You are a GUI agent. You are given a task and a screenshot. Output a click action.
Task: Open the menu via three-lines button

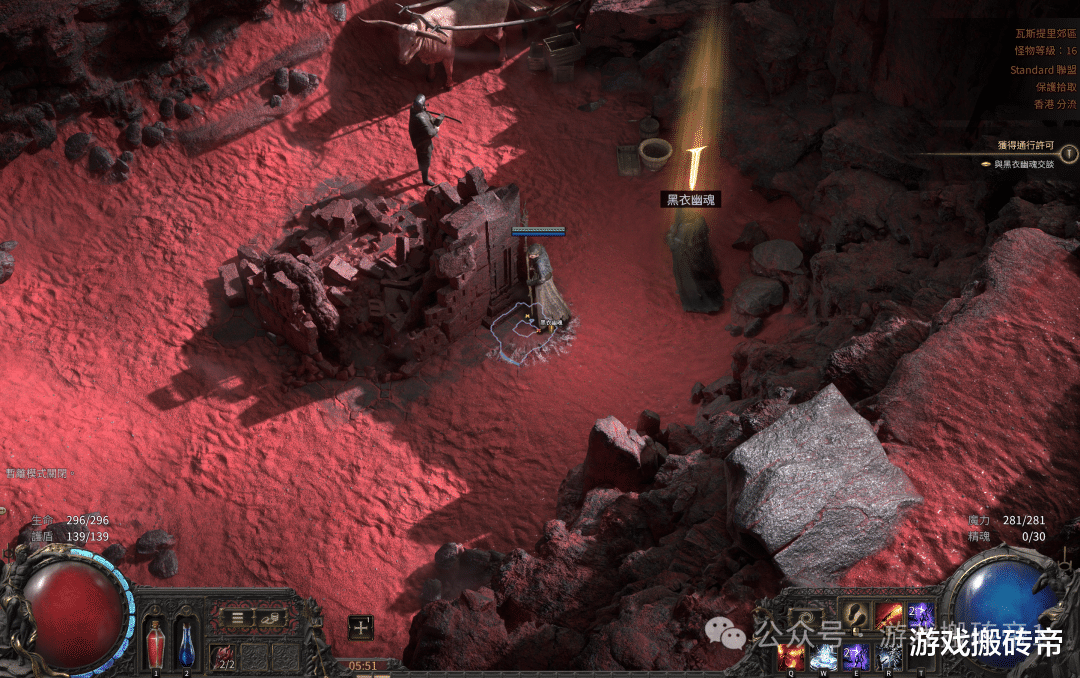(x=238, y=618)
